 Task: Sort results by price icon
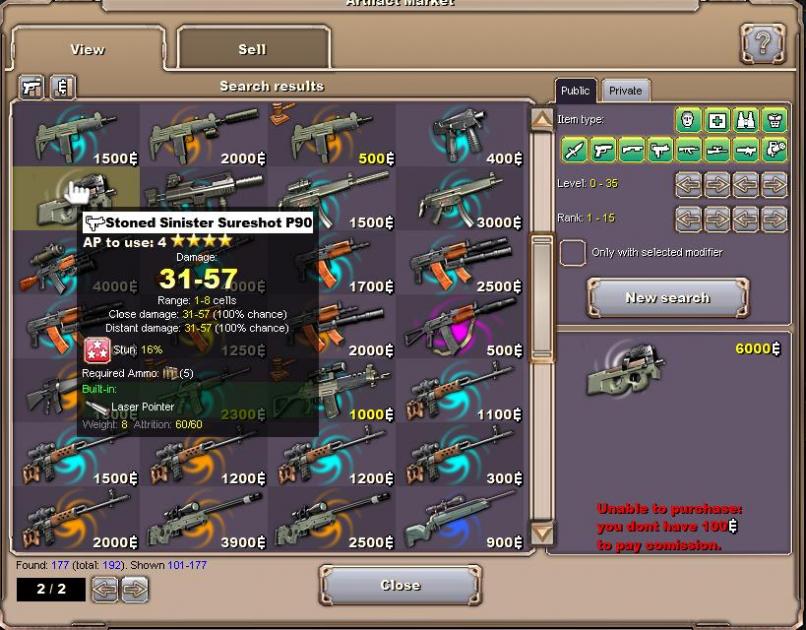pos(63,87)
